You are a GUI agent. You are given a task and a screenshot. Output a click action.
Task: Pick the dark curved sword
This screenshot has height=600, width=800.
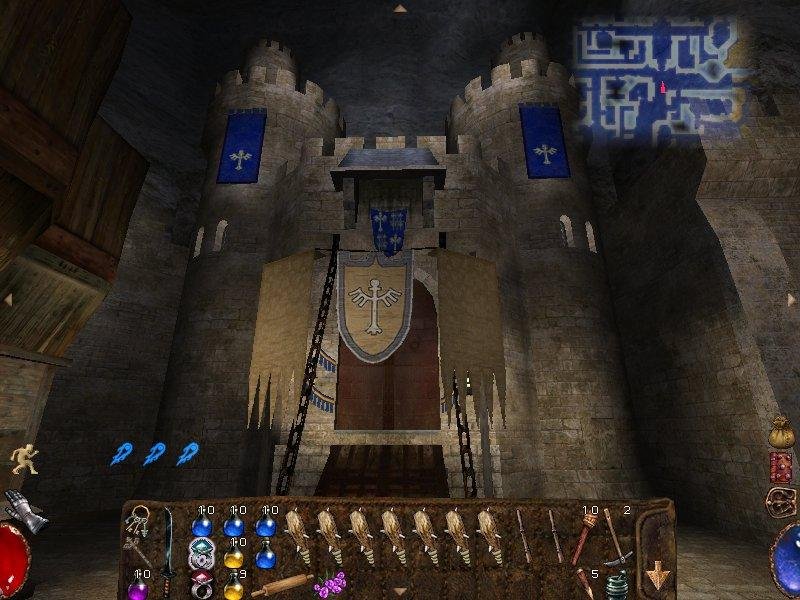(167, 540)
